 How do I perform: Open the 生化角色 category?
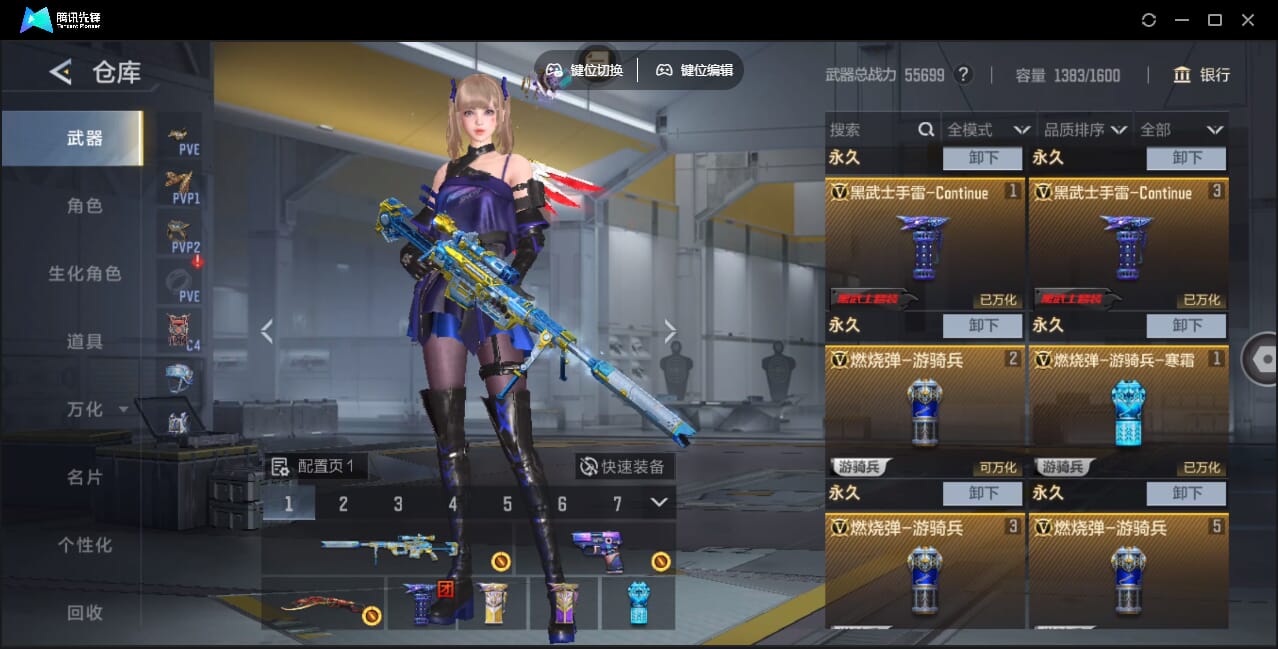[x=85, y=274]
